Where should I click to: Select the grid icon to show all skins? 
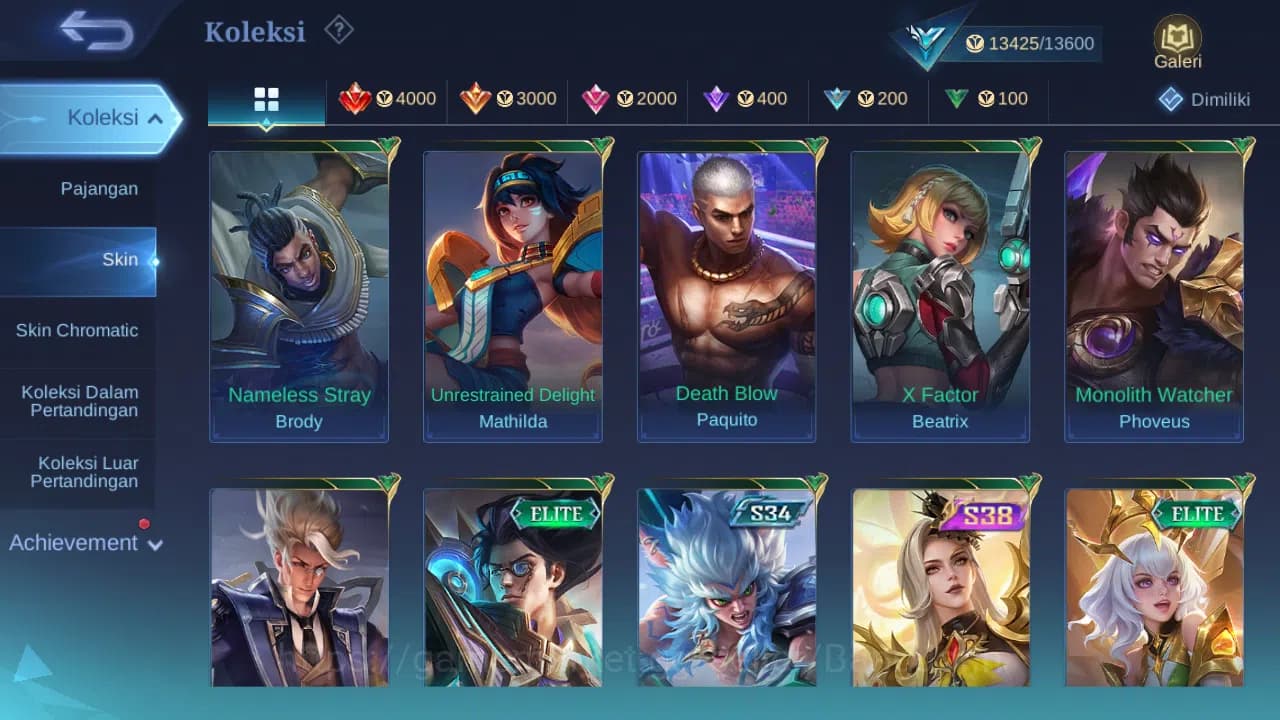tap(265, 99)
